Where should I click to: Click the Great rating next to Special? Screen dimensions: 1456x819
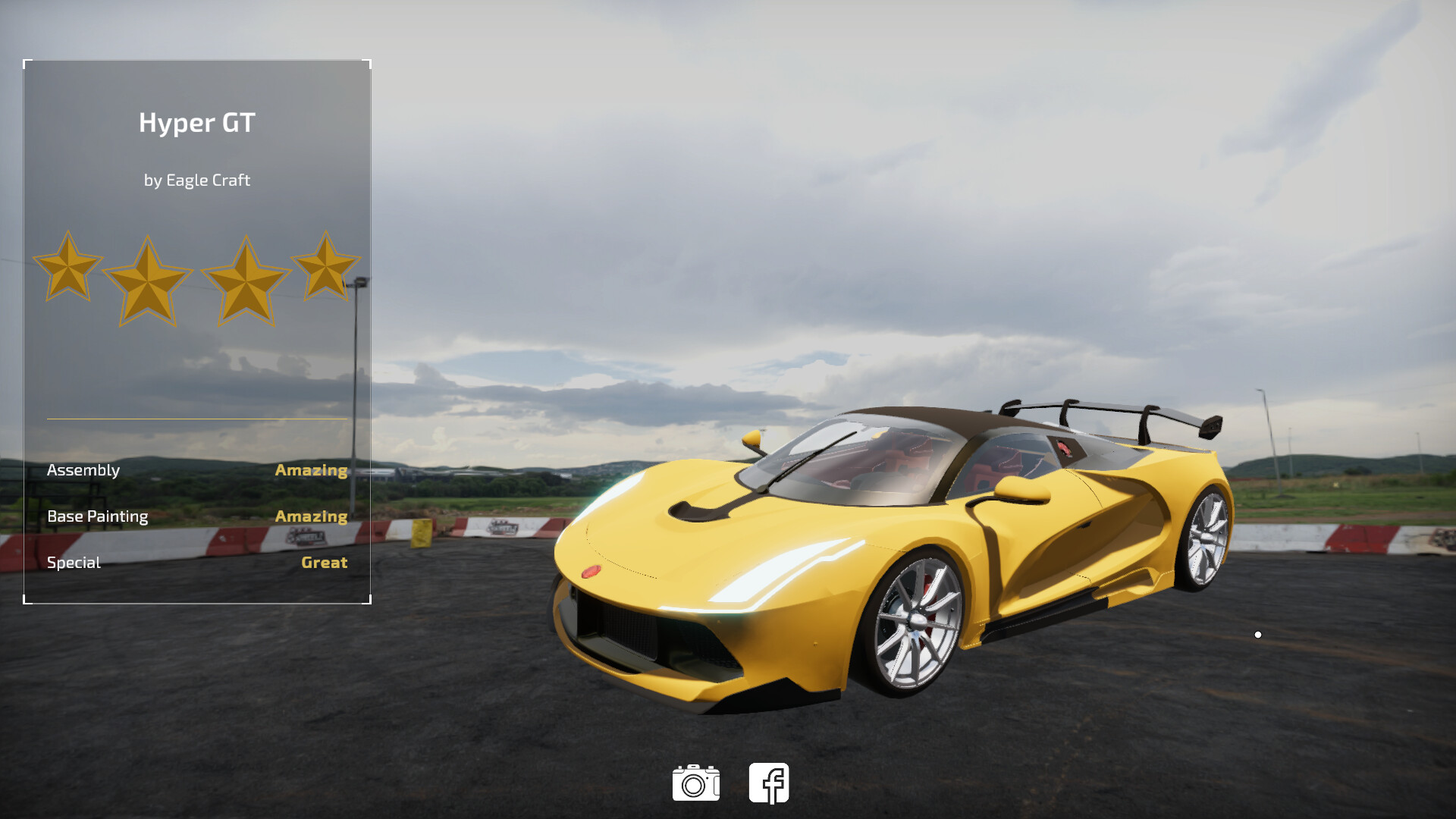pos(324,562)
